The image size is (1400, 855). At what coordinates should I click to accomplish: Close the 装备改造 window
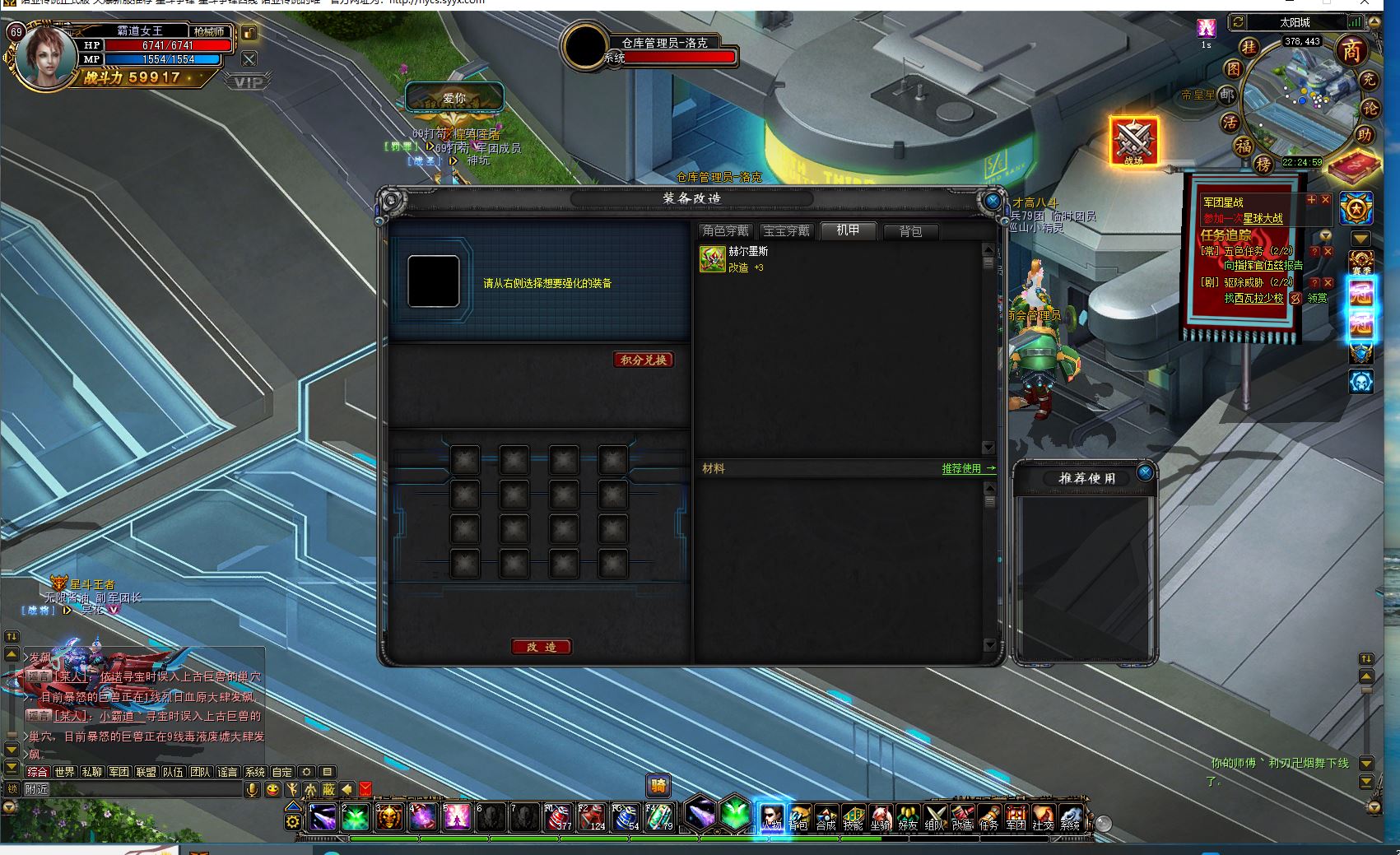tap(993, 201)
